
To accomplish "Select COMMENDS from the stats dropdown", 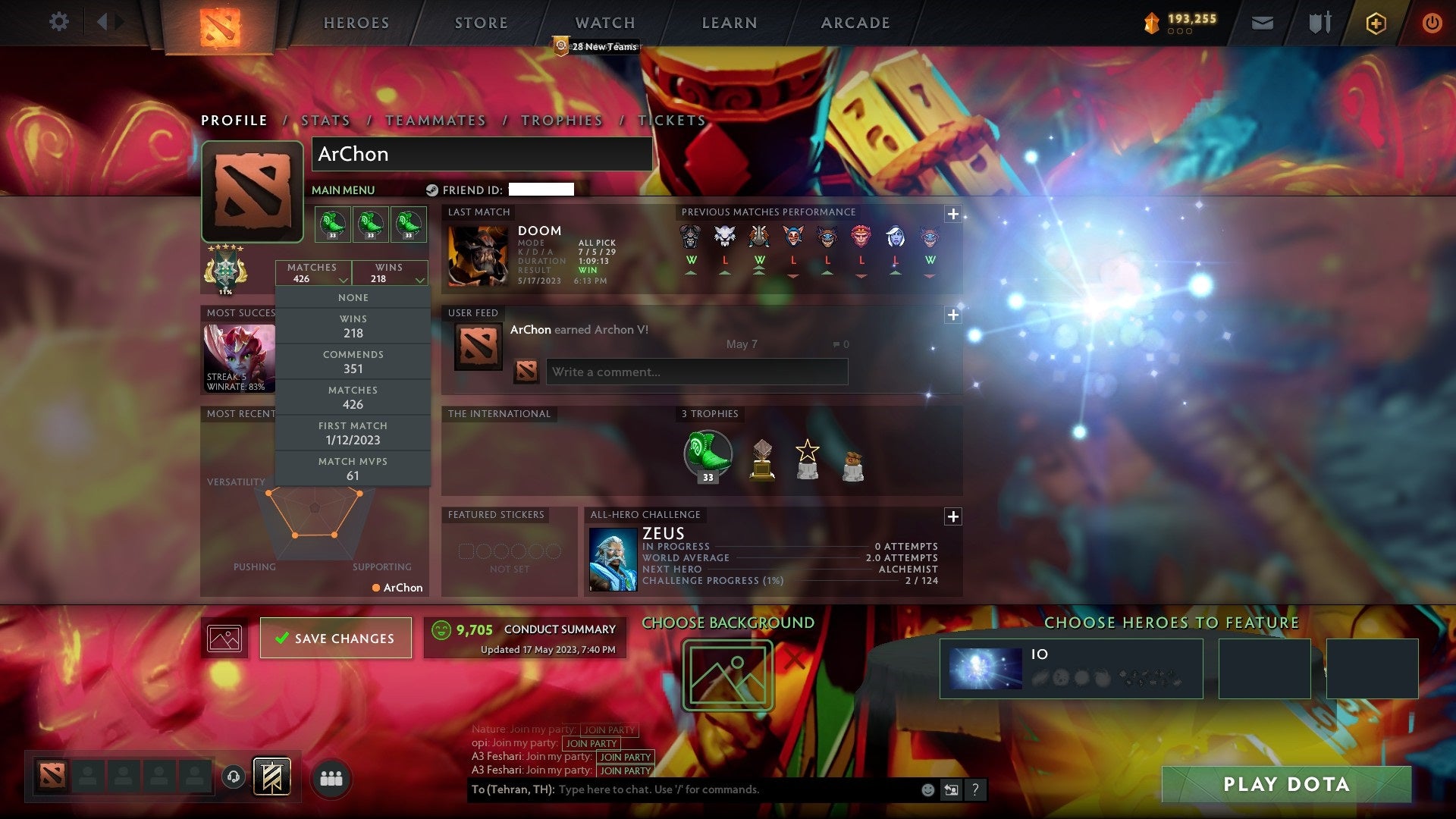I will [x=353, y=361].
